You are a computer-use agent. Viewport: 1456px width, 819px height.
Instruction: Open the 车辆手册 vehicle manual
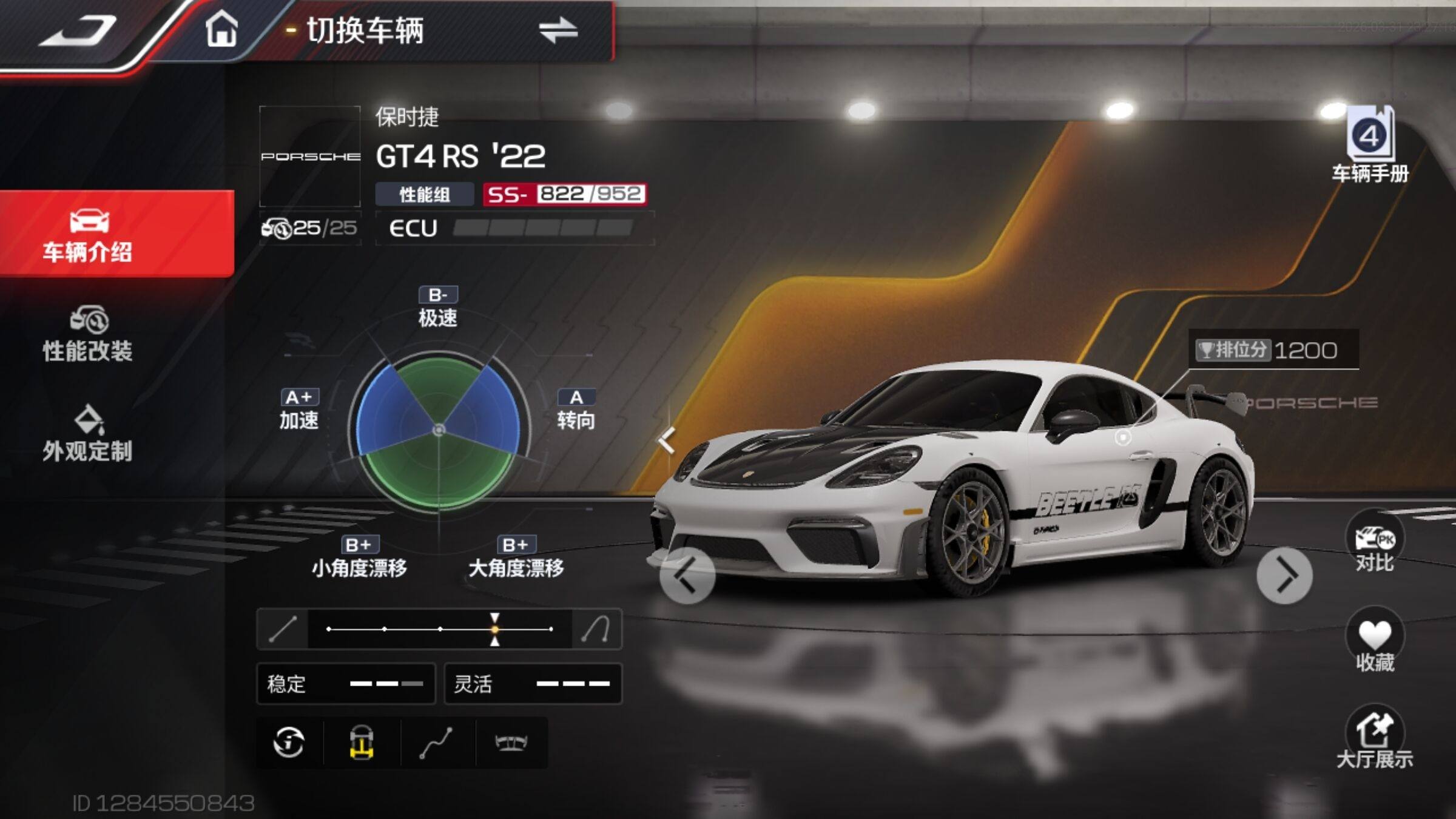(1370, 146)
